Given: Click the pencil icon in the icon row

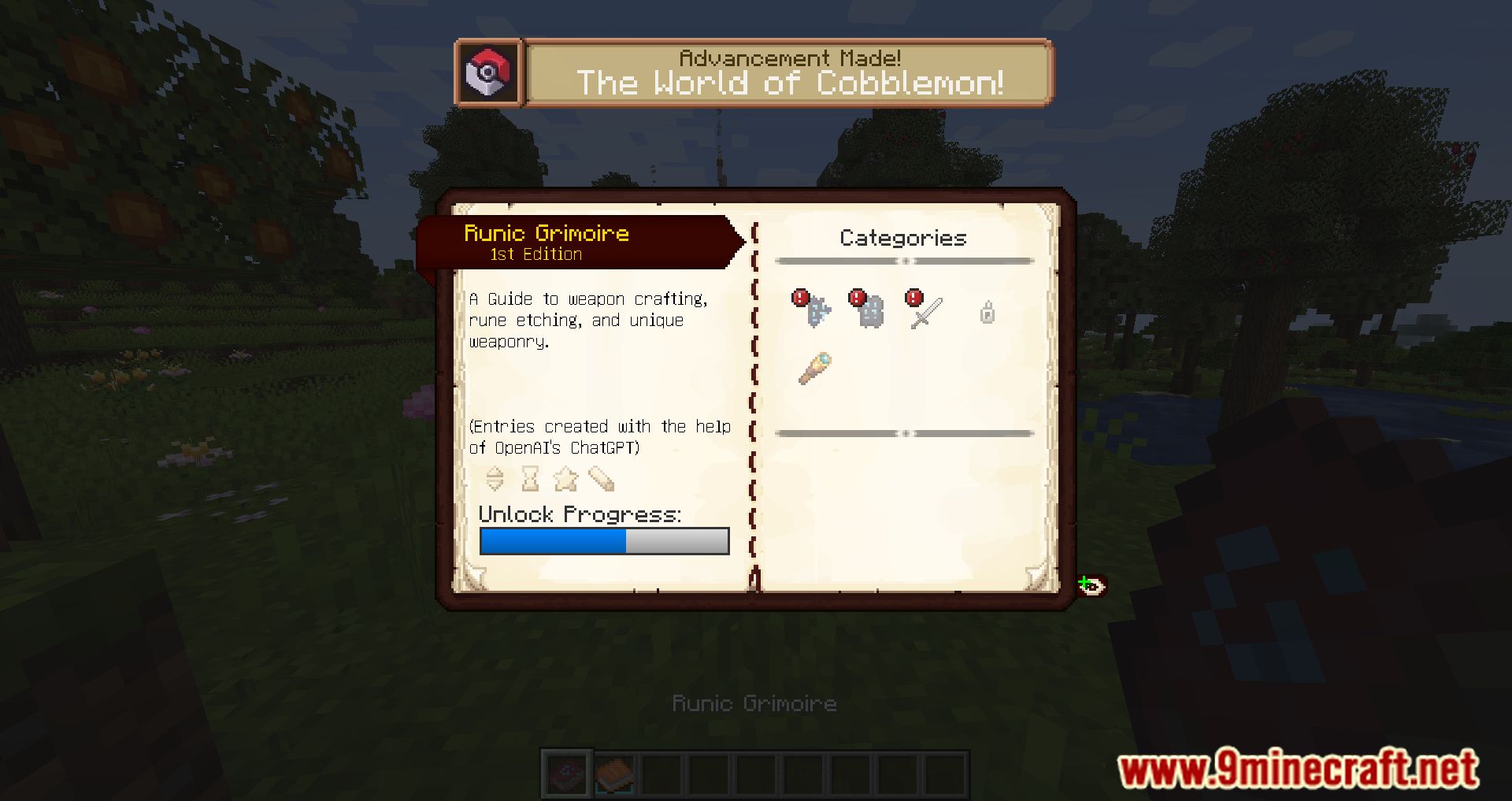Looking at the screenshot, I should pos(603,480).
